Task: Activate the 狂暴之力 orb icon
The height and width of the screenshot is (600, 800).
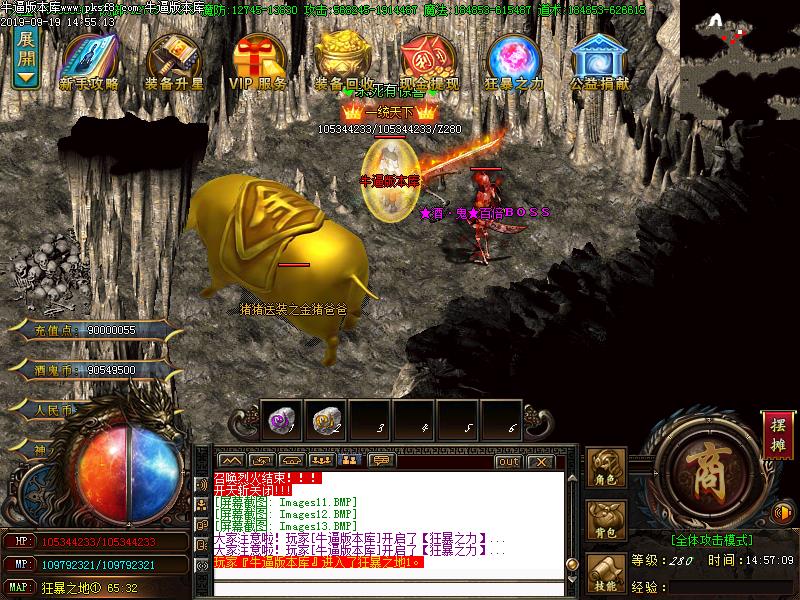Action: coord(513,60)
